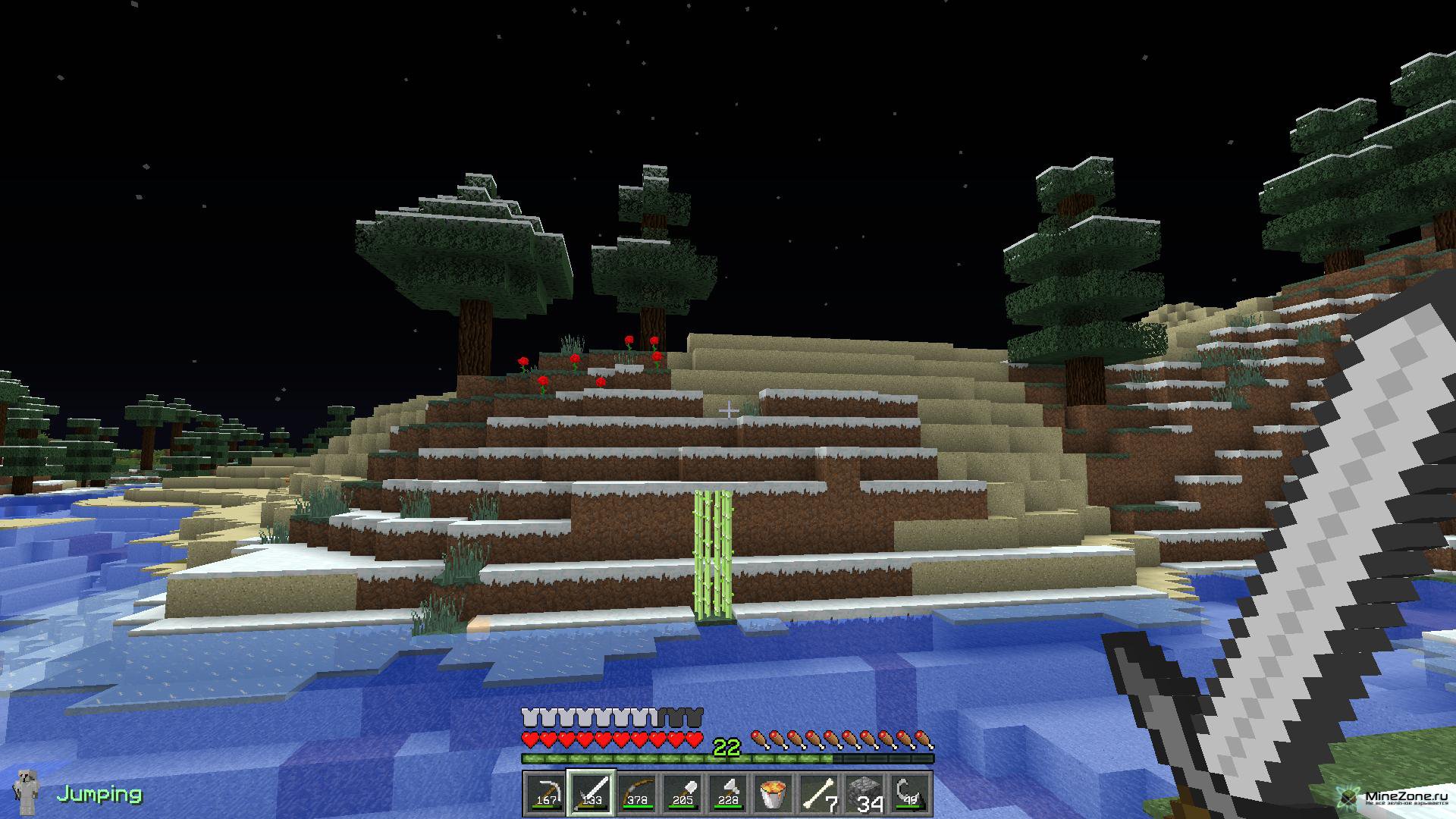Equip the iron axe from the hotbar
The height and width of the screenshot is (819, 1456).
tap(727, 793)
